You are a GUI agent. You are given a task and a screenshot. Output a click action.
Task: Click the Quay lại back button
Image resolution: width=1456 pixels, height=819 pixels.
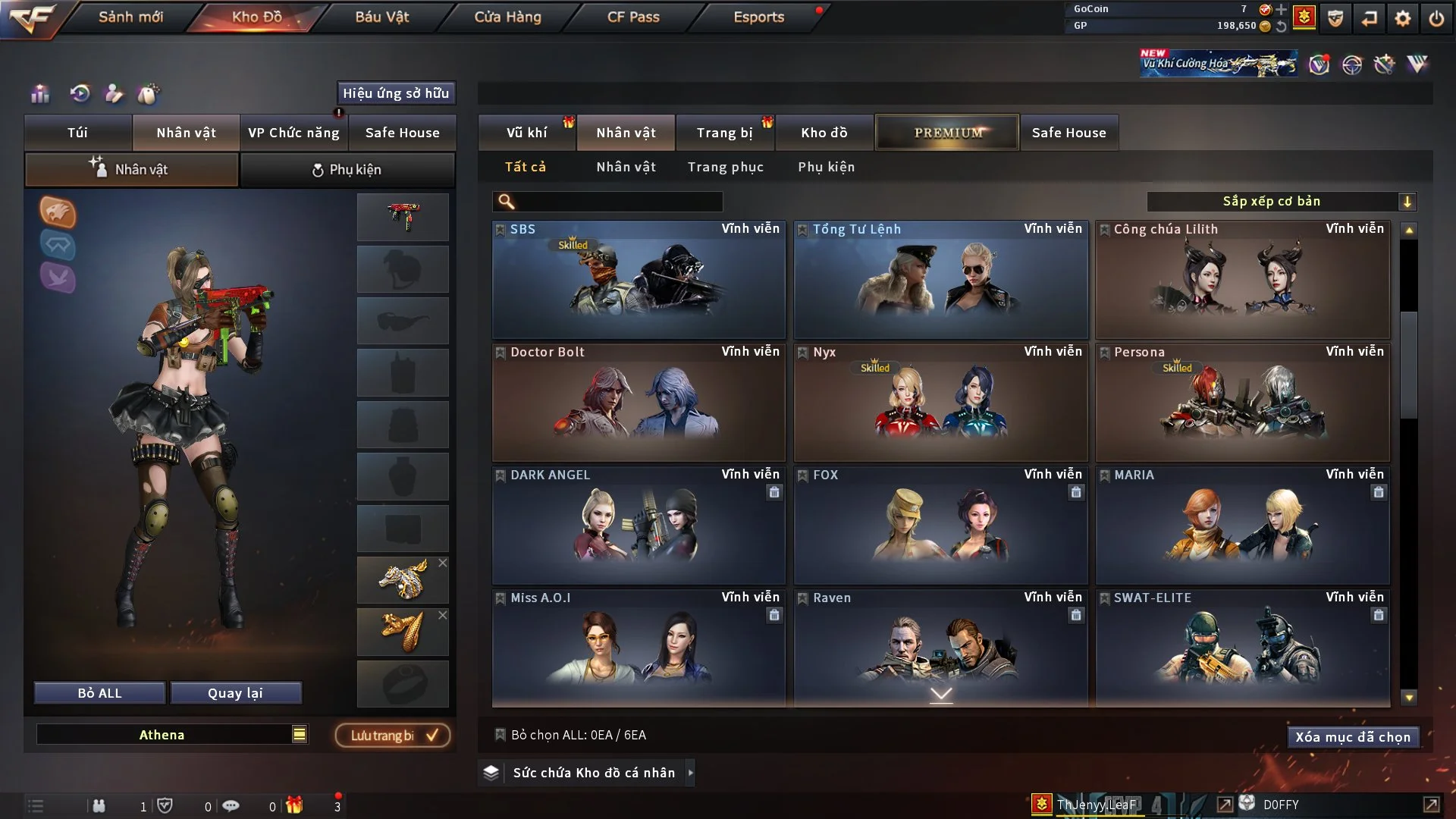(235, 693)
